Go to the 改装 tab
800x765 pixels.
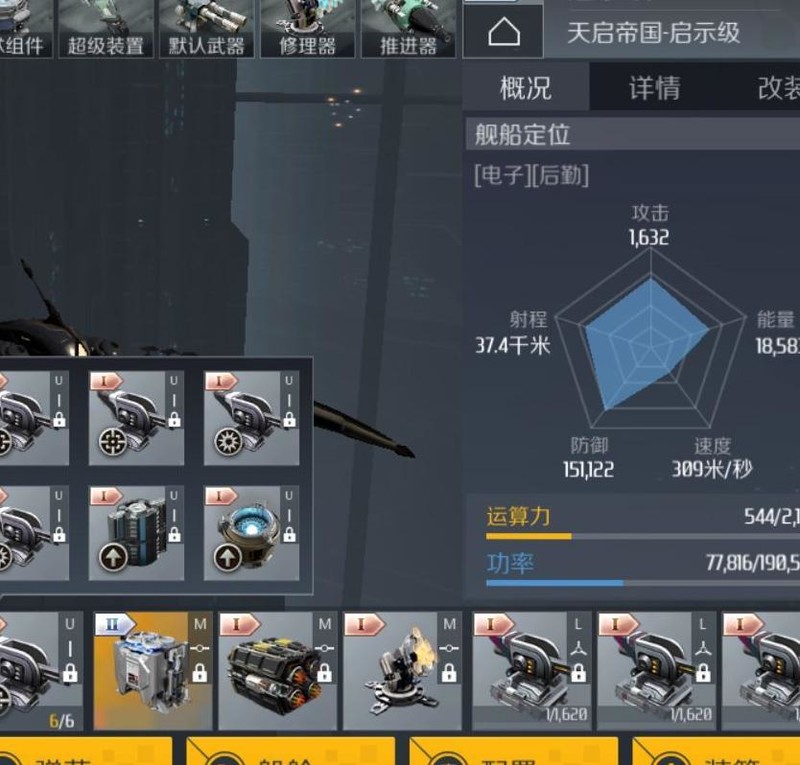tap(778, 88)
